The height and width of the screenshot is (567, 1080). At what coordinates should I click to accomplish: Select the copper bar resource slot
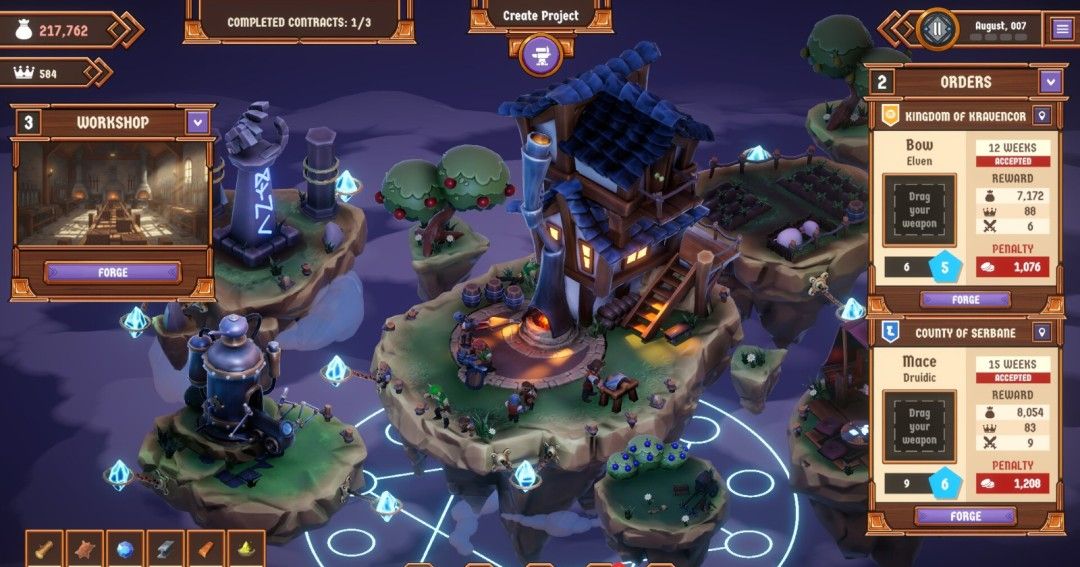coord(205,549)
